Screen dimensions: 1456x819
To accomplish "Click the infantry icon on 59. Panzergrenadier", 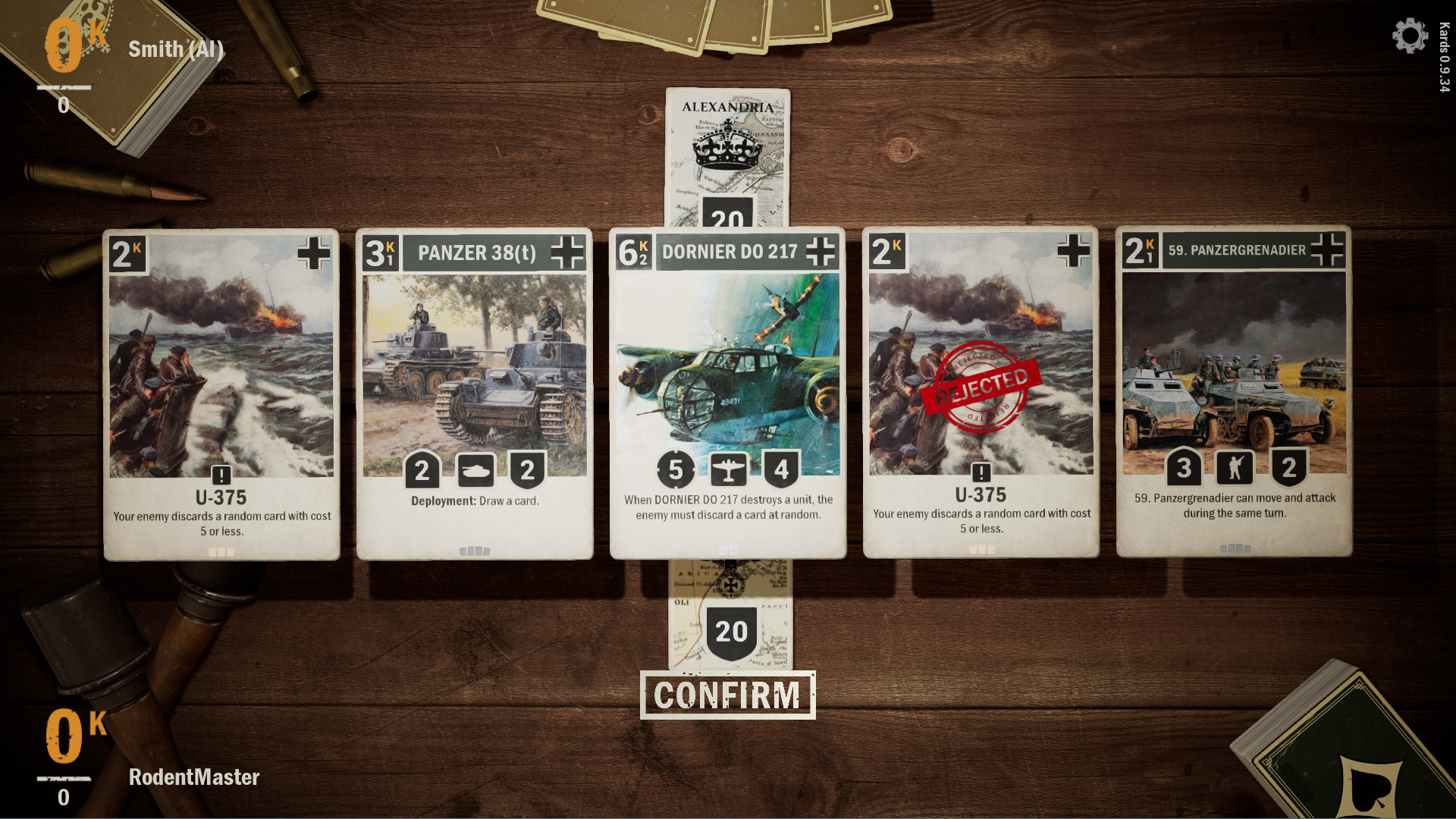I will (x=1235, y=469).
